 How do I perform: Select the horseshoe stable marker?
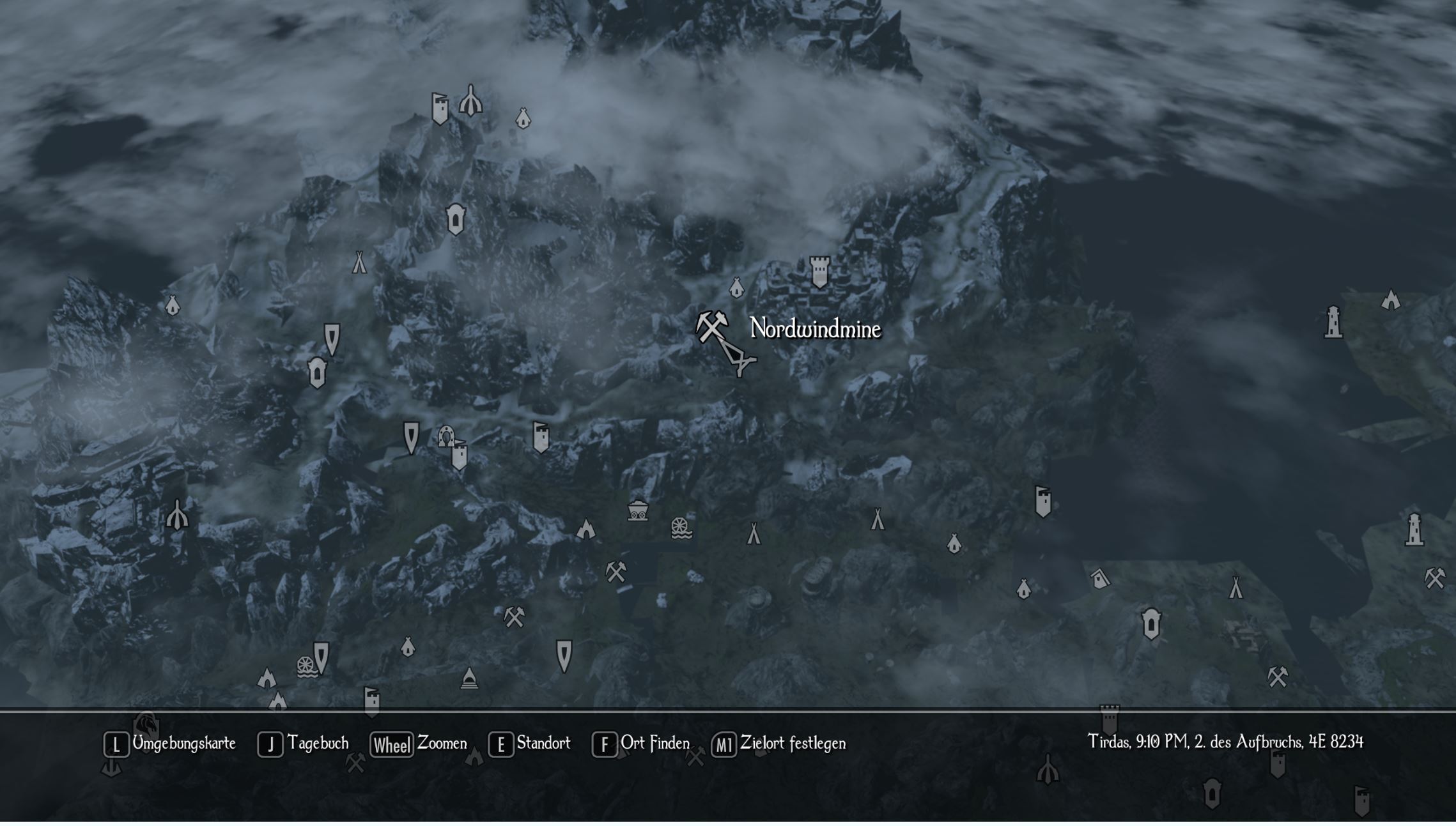[x=445, y=436]
